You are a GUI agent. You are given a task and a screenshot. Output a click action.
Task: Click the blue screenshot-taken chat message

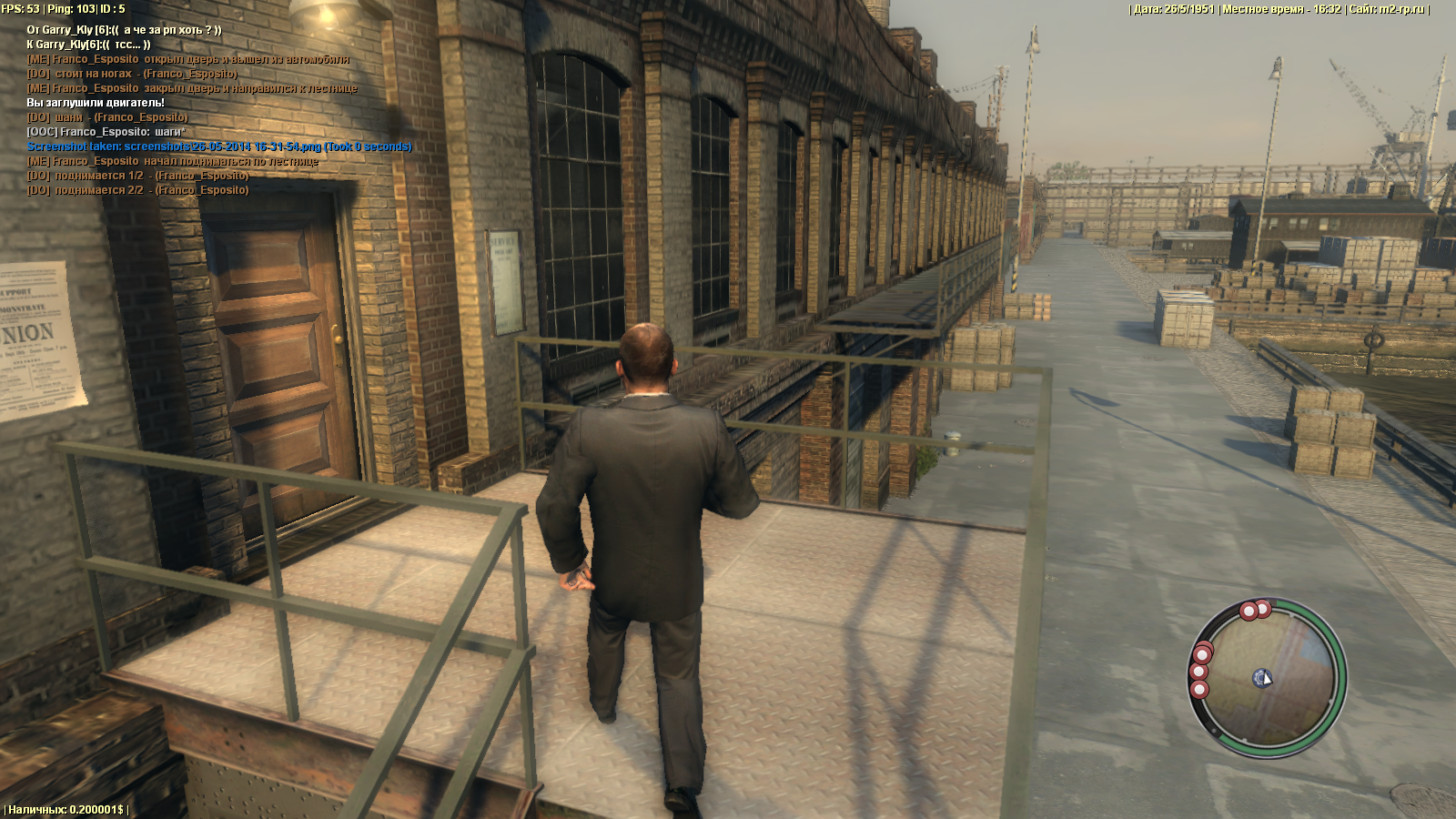(x=219, y=147)
